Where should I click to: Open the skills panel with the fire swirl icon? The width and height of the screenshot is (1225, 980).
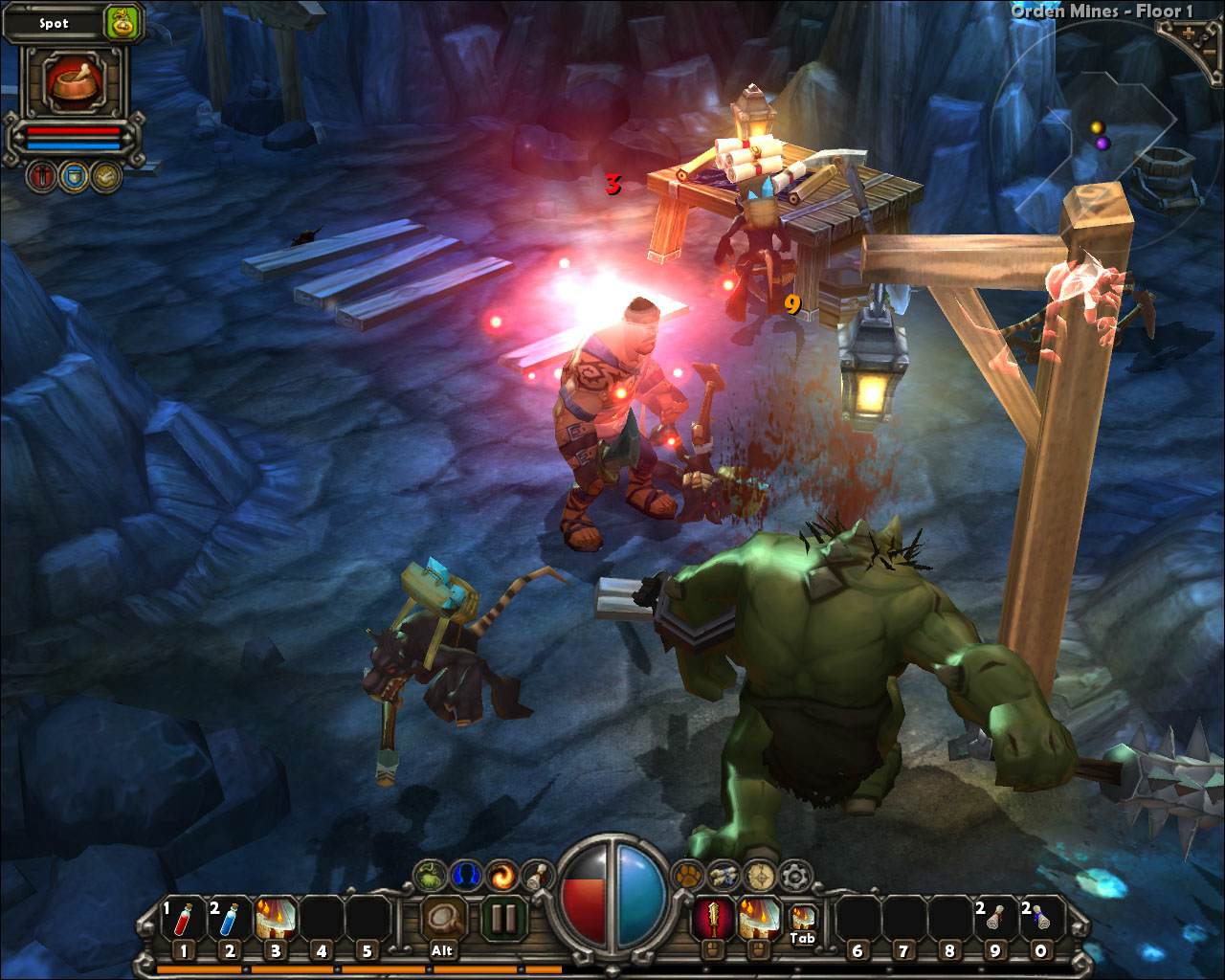[501, 873]
